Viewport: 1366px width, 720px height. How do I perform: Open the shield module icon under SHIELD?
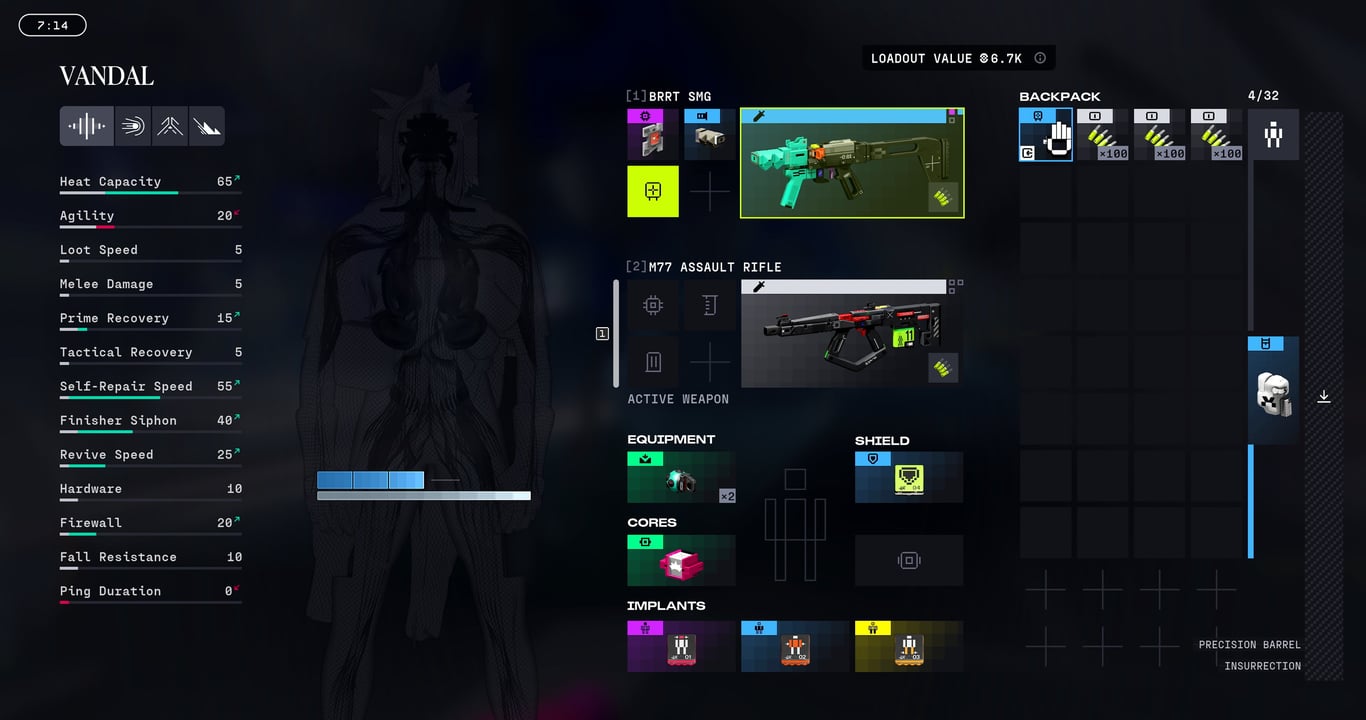[908, 477]
